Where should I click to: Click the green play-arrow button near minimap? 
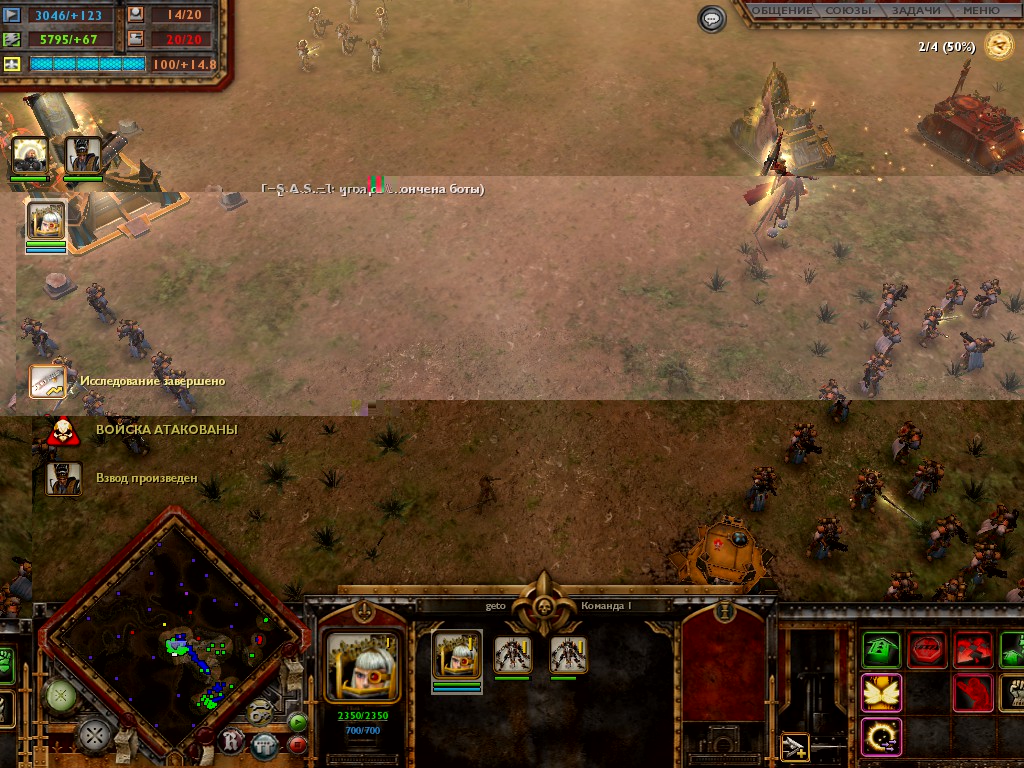click(297, 721)
